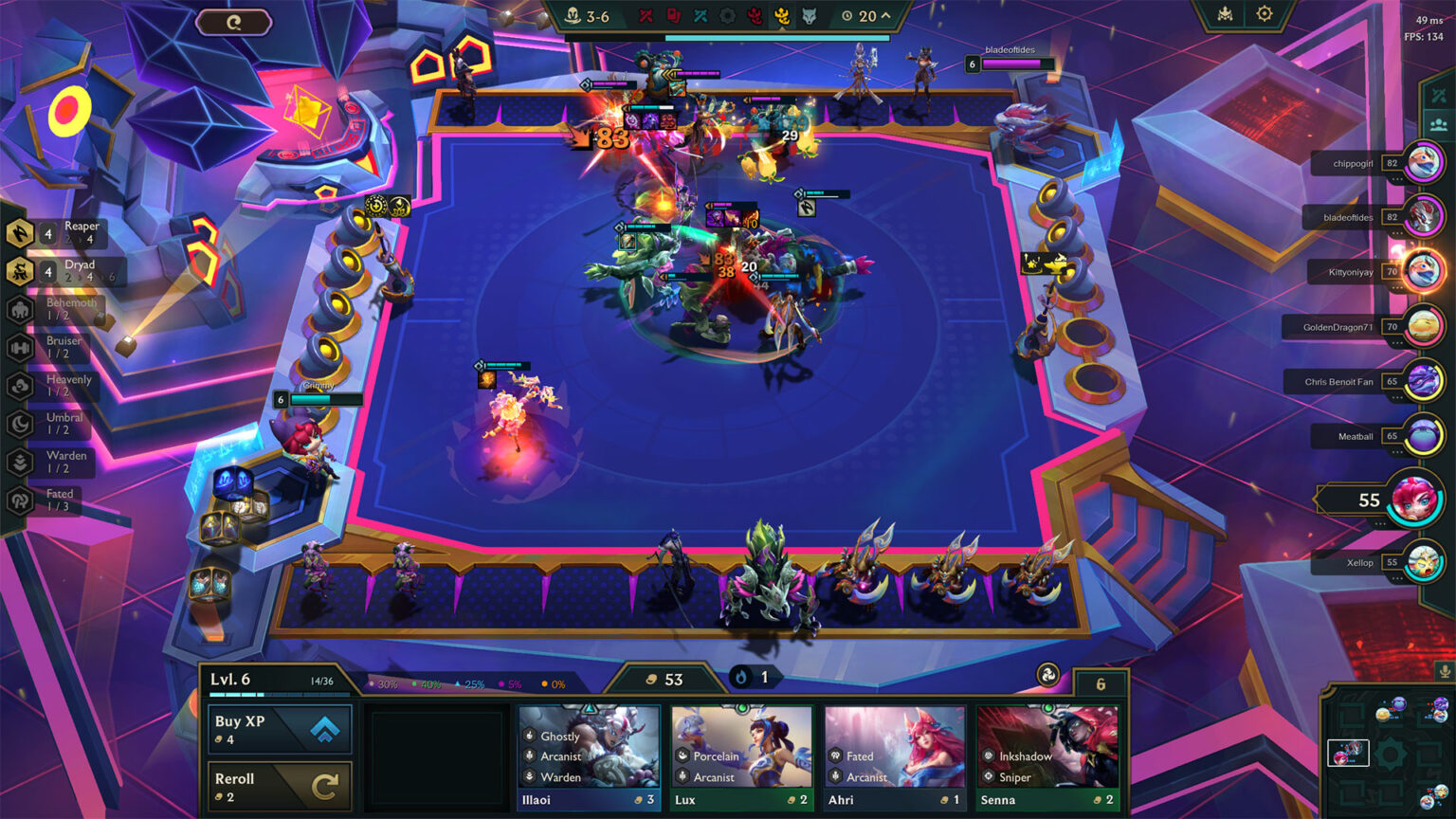1456x819 pixels.
Task: Inspect the Dryad trait entry
Action: coord(57,271)
